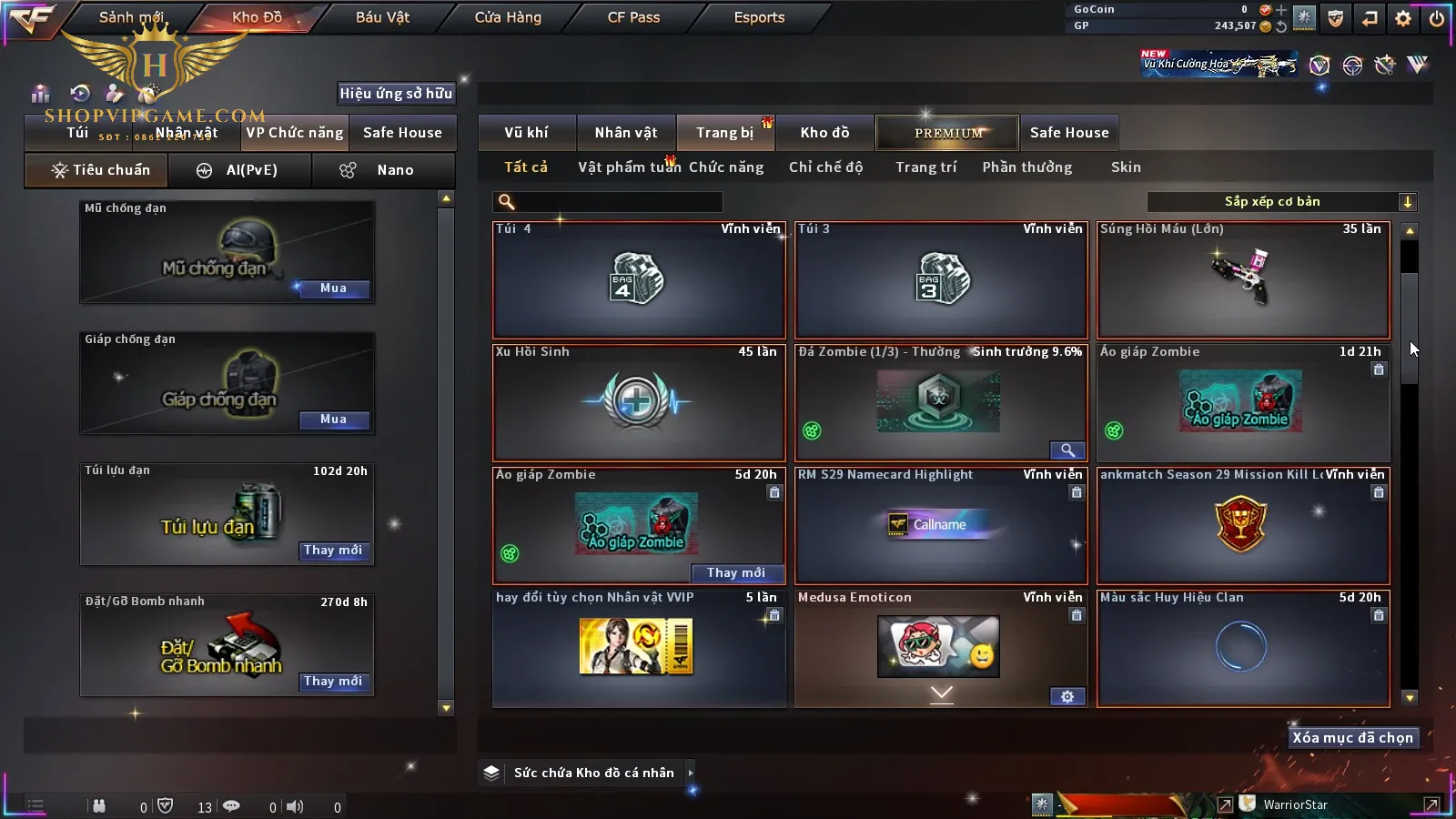Viewport: 1456px width, 819px height.
Task: Select the Tất cả filter
Action: point(526,167)
